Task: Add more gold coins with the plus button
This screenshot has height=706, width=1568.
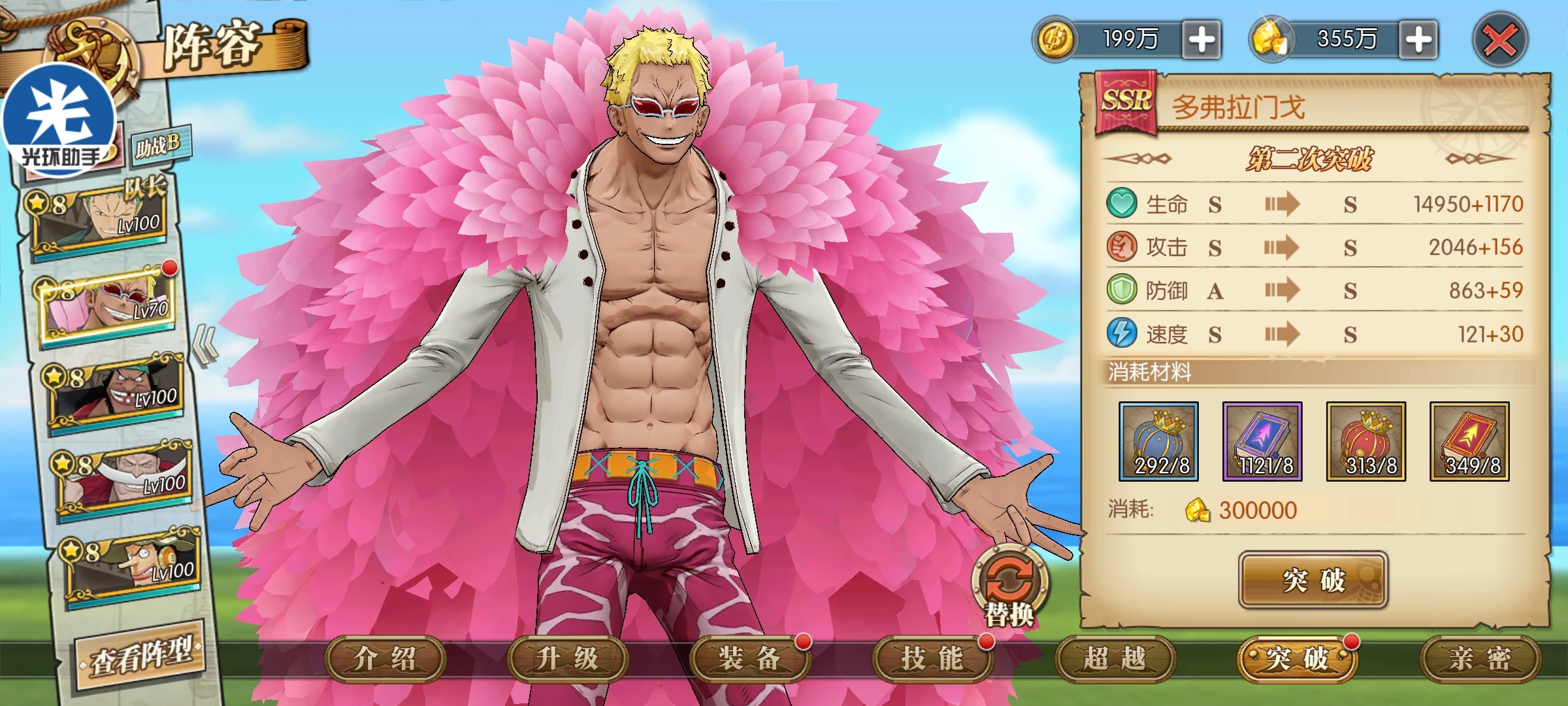Action: pyautogui.click(x=1201, y=40)
